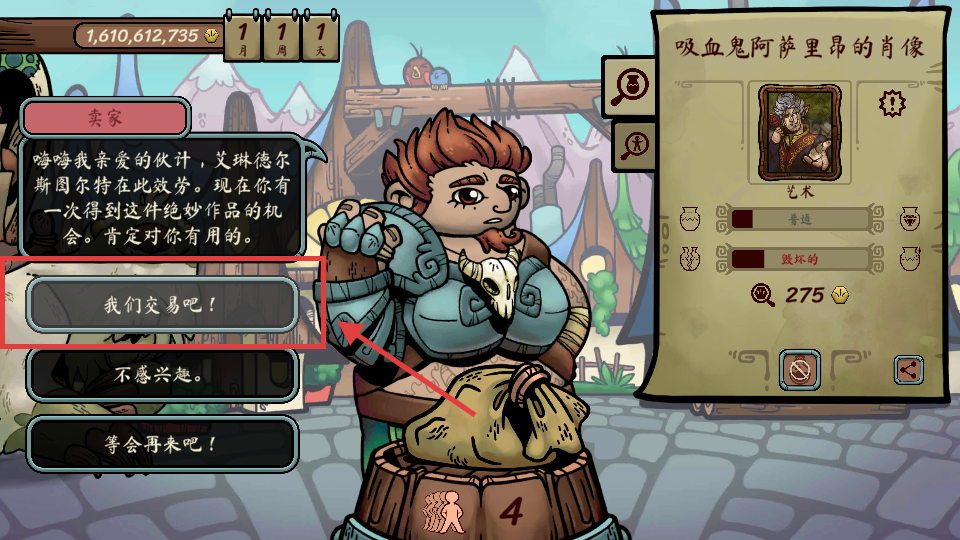Open the item inspection tab with vase magnifier
The width and height of the screenshot is (960, 540).
point(631,87)
